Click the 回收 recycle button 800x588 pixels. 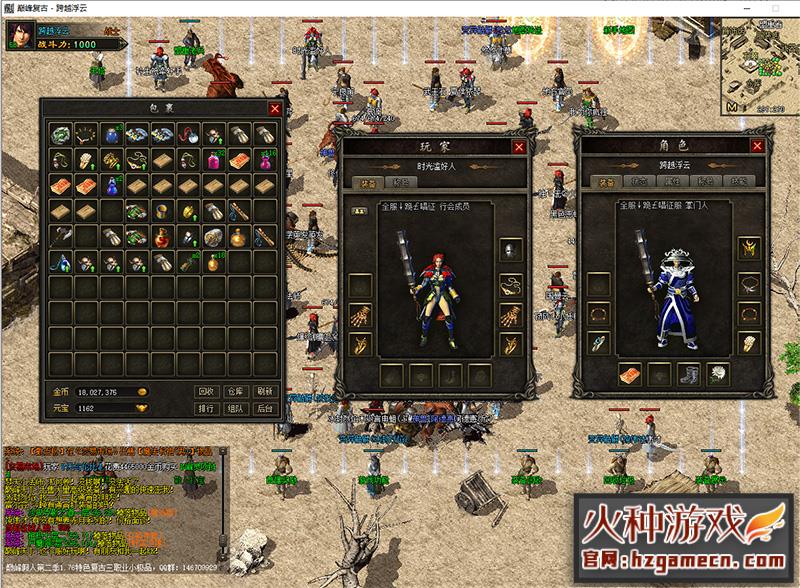click(205, 391)
